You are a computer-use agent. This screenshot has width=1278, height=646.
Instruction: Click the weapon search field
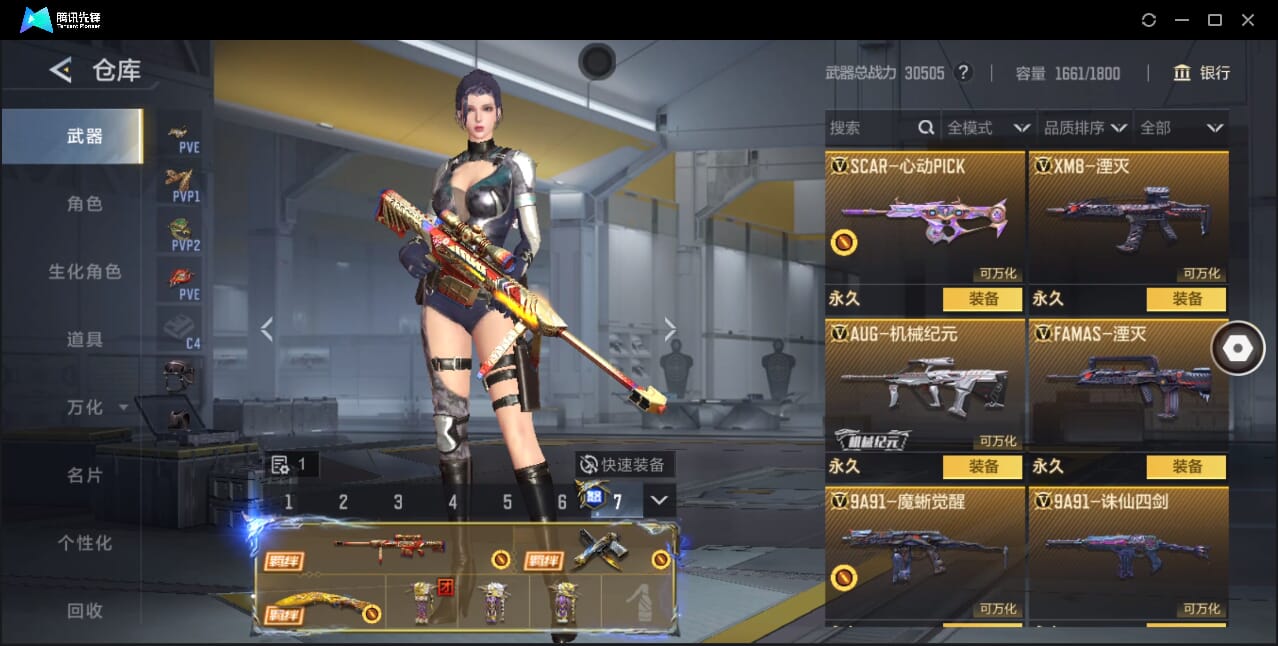point(872,128)
